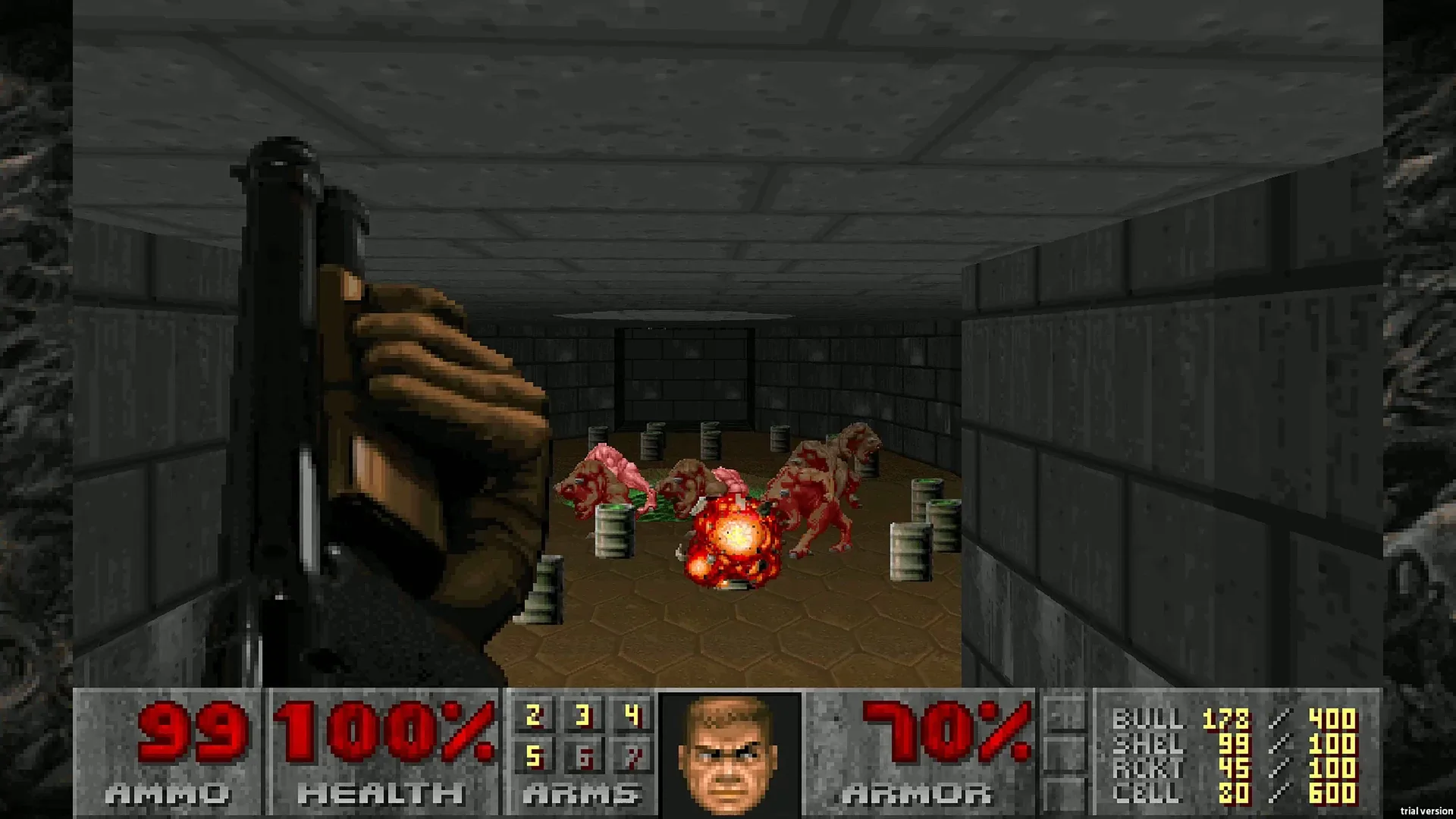Select weapon slot 3 in the ARMS panel
Image resolution: width=1456 pixels, height=819 pixels.
582,714
